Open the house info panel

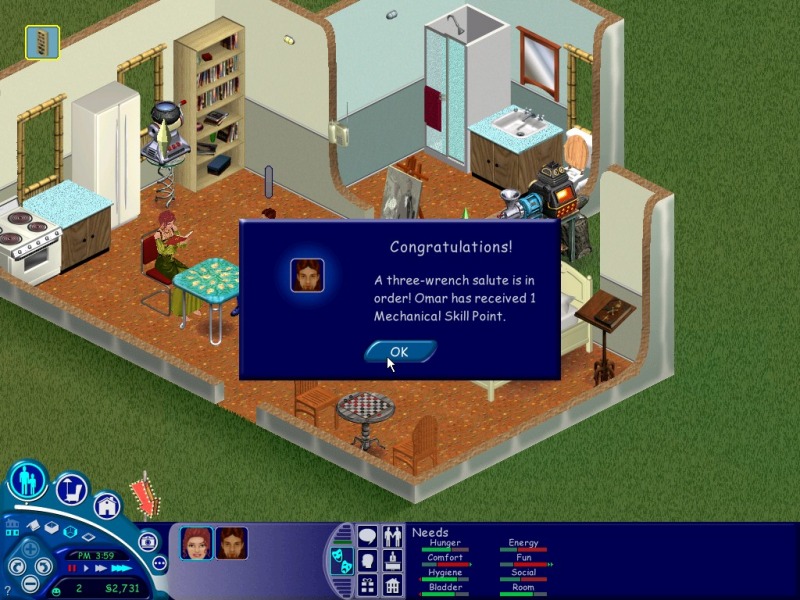point(393,585)
